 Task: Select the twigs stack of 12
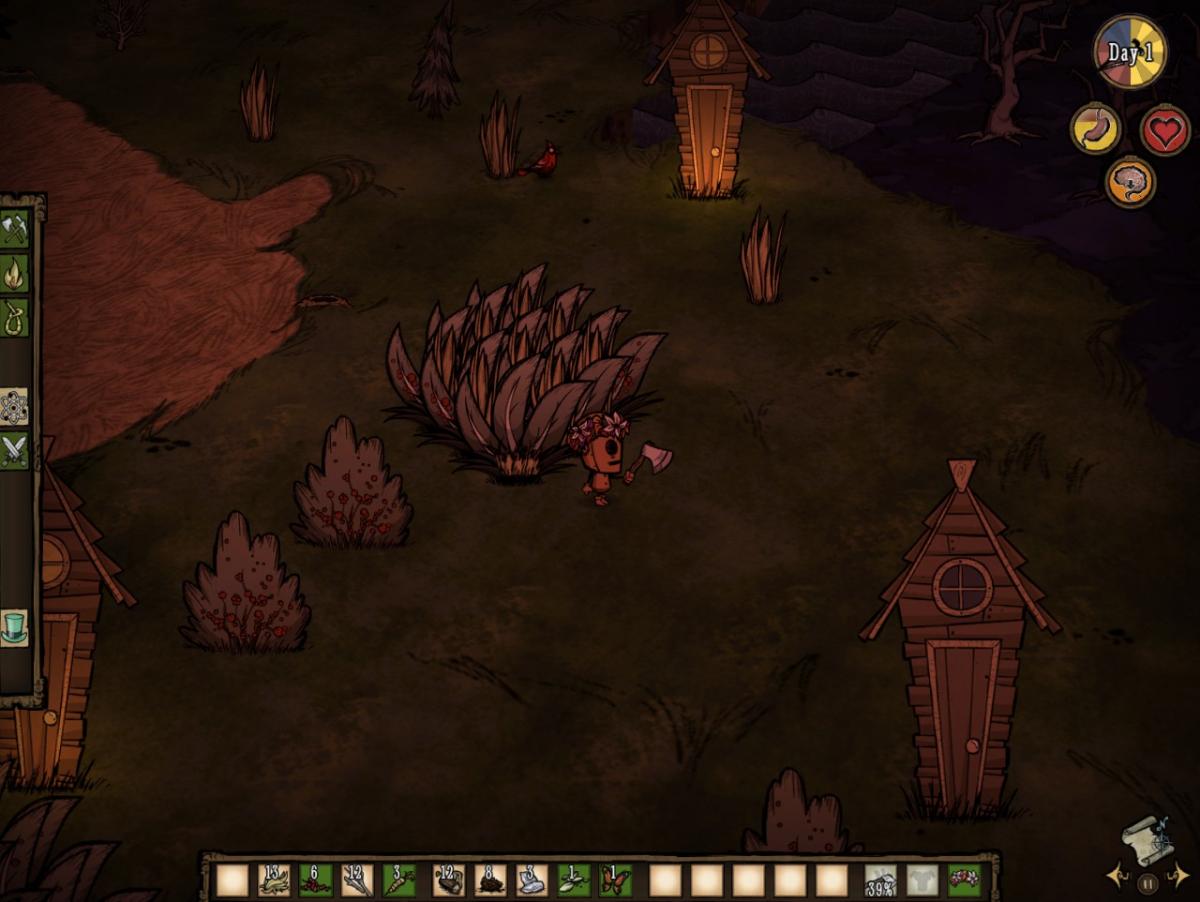point(357,880)
